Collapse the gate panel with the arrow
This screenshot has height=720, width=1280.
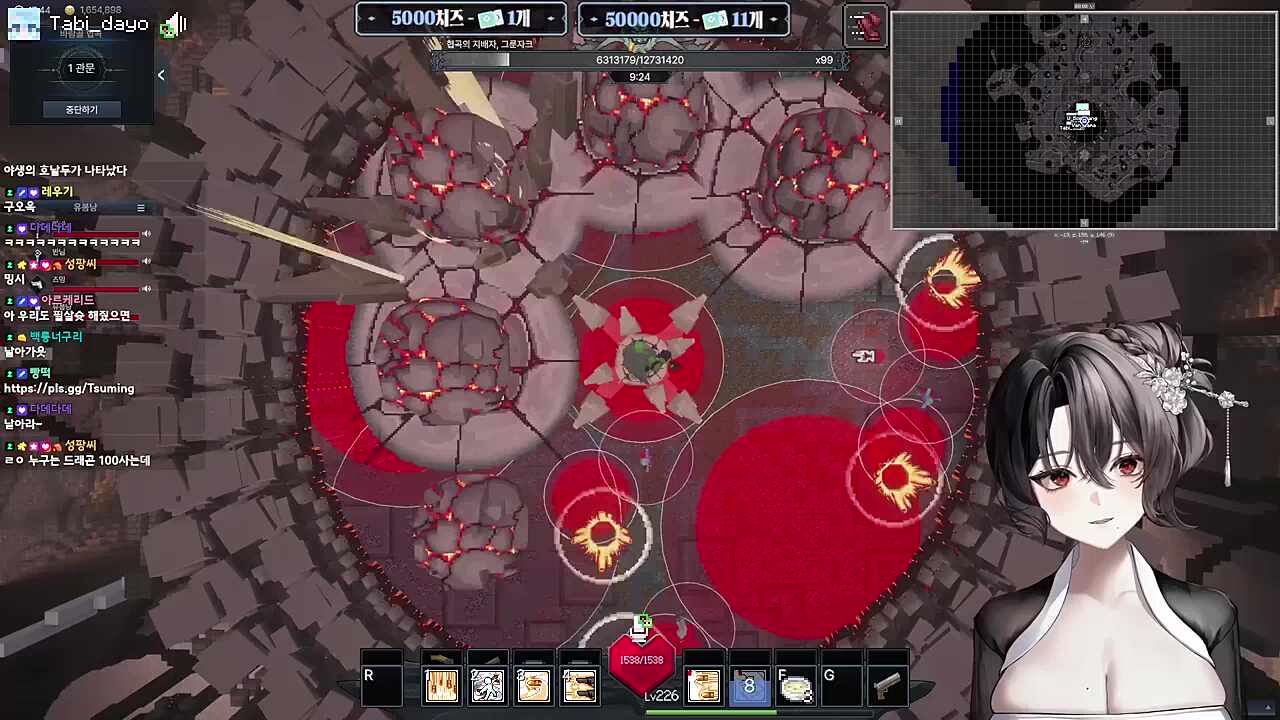click(x=161, y=75)
